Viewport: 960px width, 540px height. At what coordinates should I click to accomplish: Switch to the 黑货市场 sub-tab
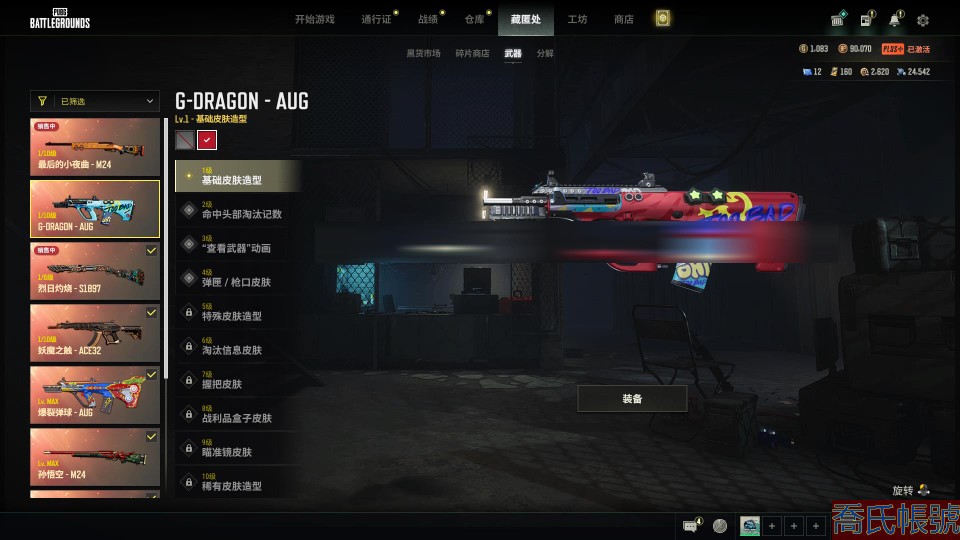(x=423, y=53)
